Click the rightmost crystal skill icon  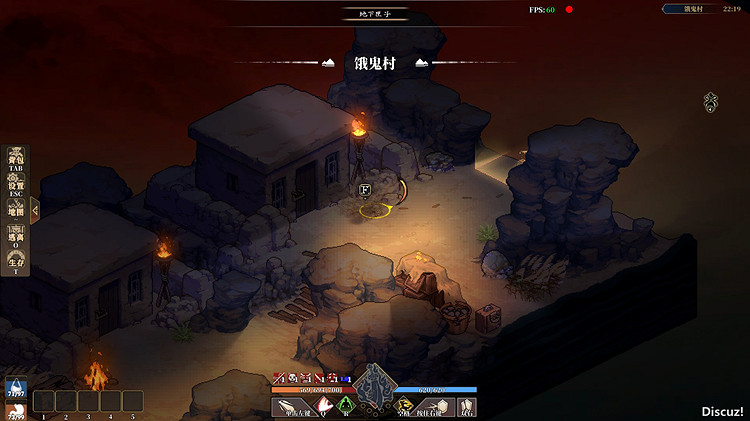(x=466, y=406)
